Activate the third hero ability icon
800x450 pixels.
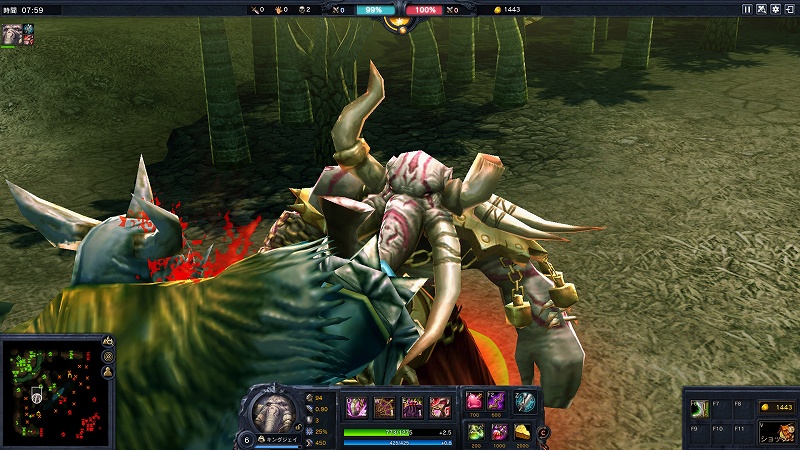[412, 407]
